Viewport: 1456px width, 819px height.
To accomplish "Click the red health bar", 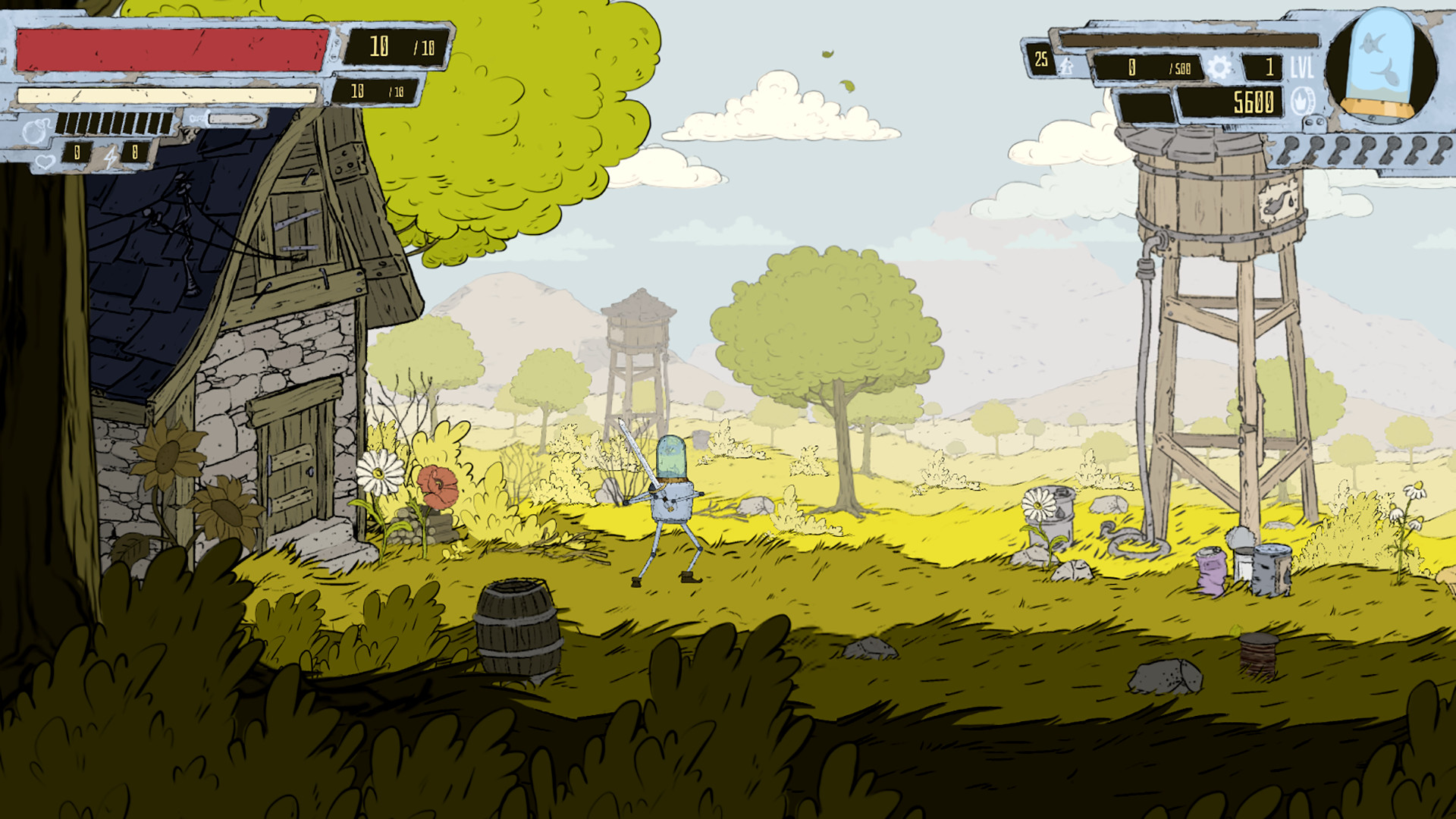I will [x=167, y=47].
